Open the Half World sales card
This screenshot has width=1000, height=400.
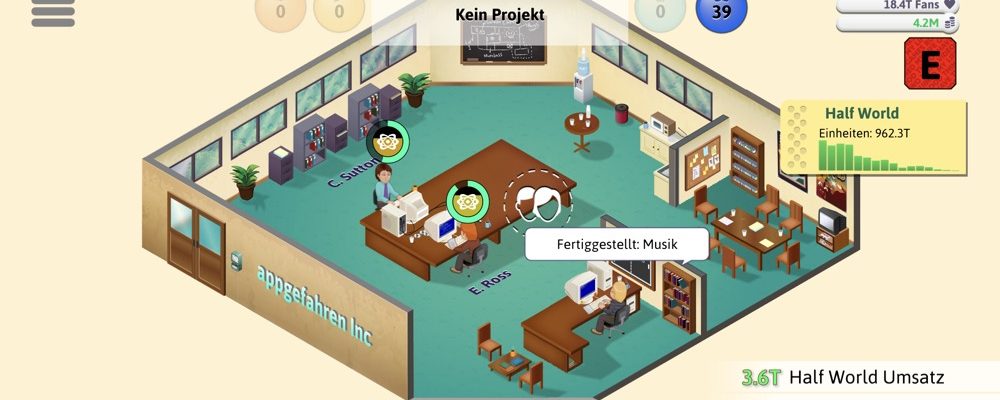874,137
